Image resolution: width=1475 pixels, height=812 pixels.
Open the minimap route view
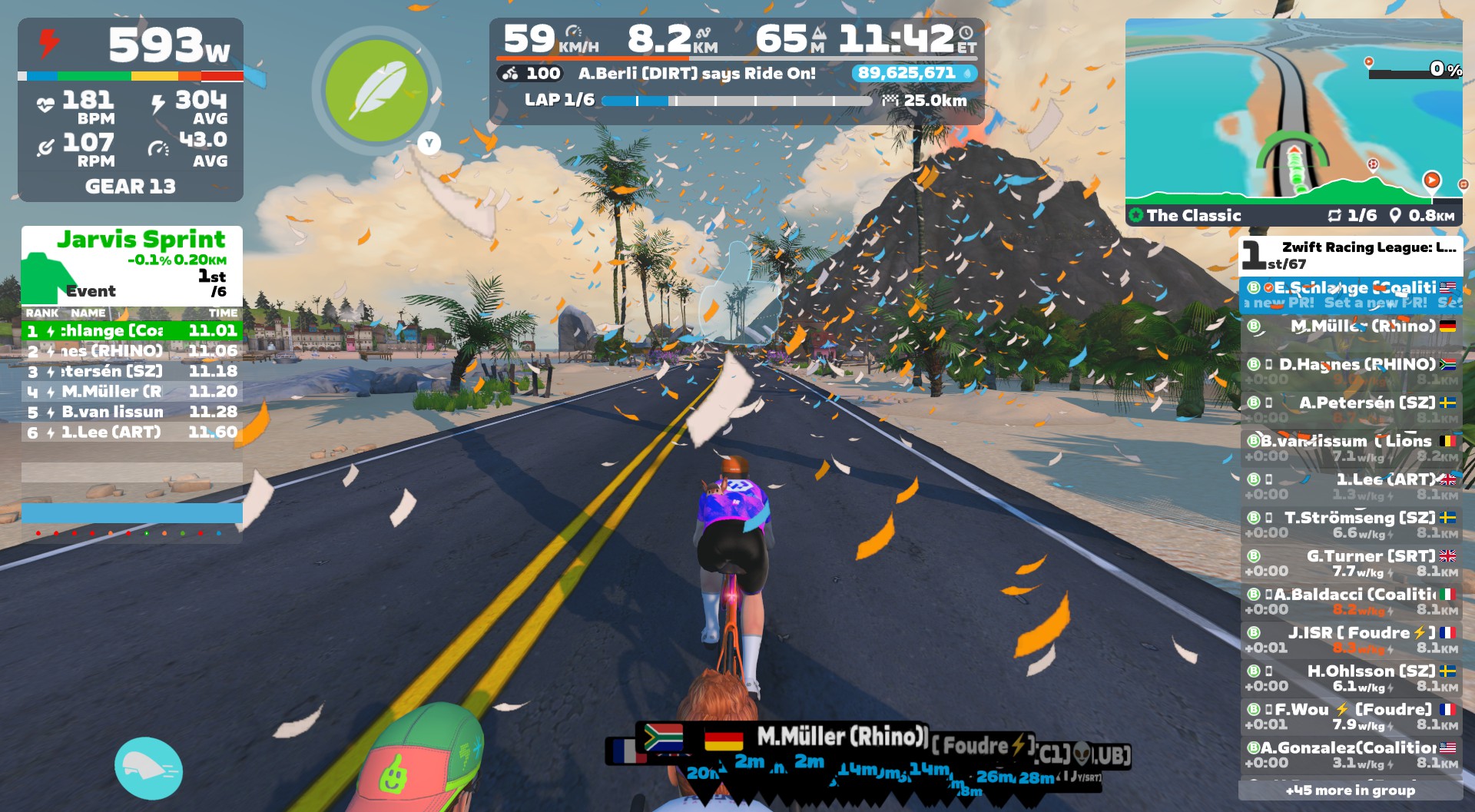(1293, 114)
